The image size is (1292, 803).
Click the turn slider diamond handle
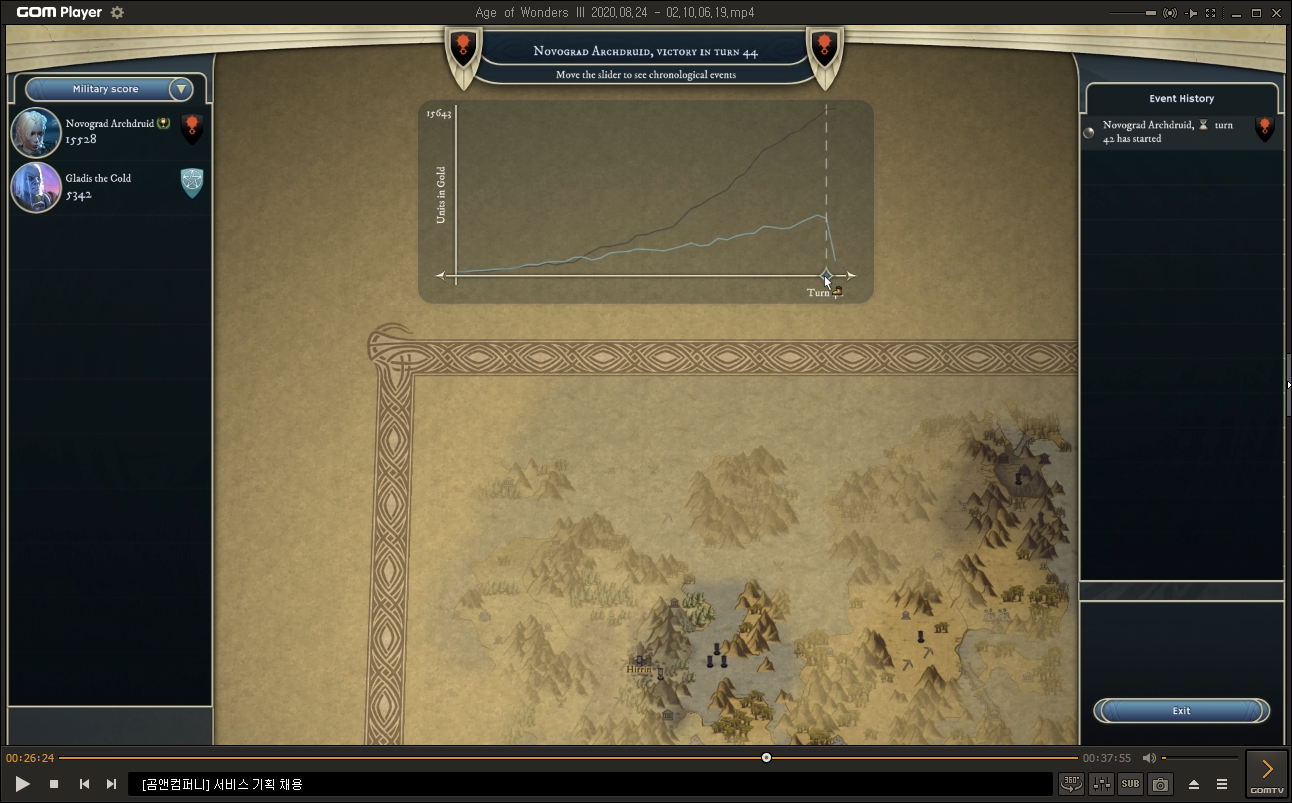[826, 275]
